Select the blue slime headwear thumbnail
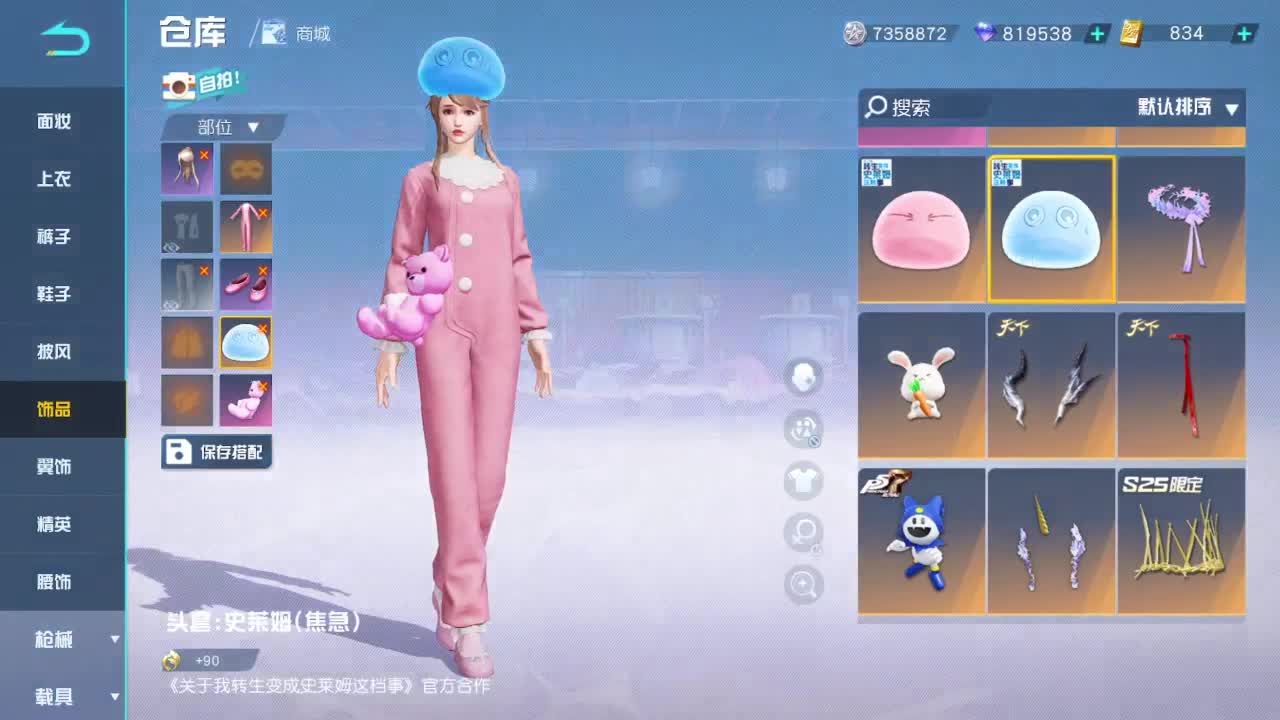This screenshot has width=1280, height=720. 1051,228
